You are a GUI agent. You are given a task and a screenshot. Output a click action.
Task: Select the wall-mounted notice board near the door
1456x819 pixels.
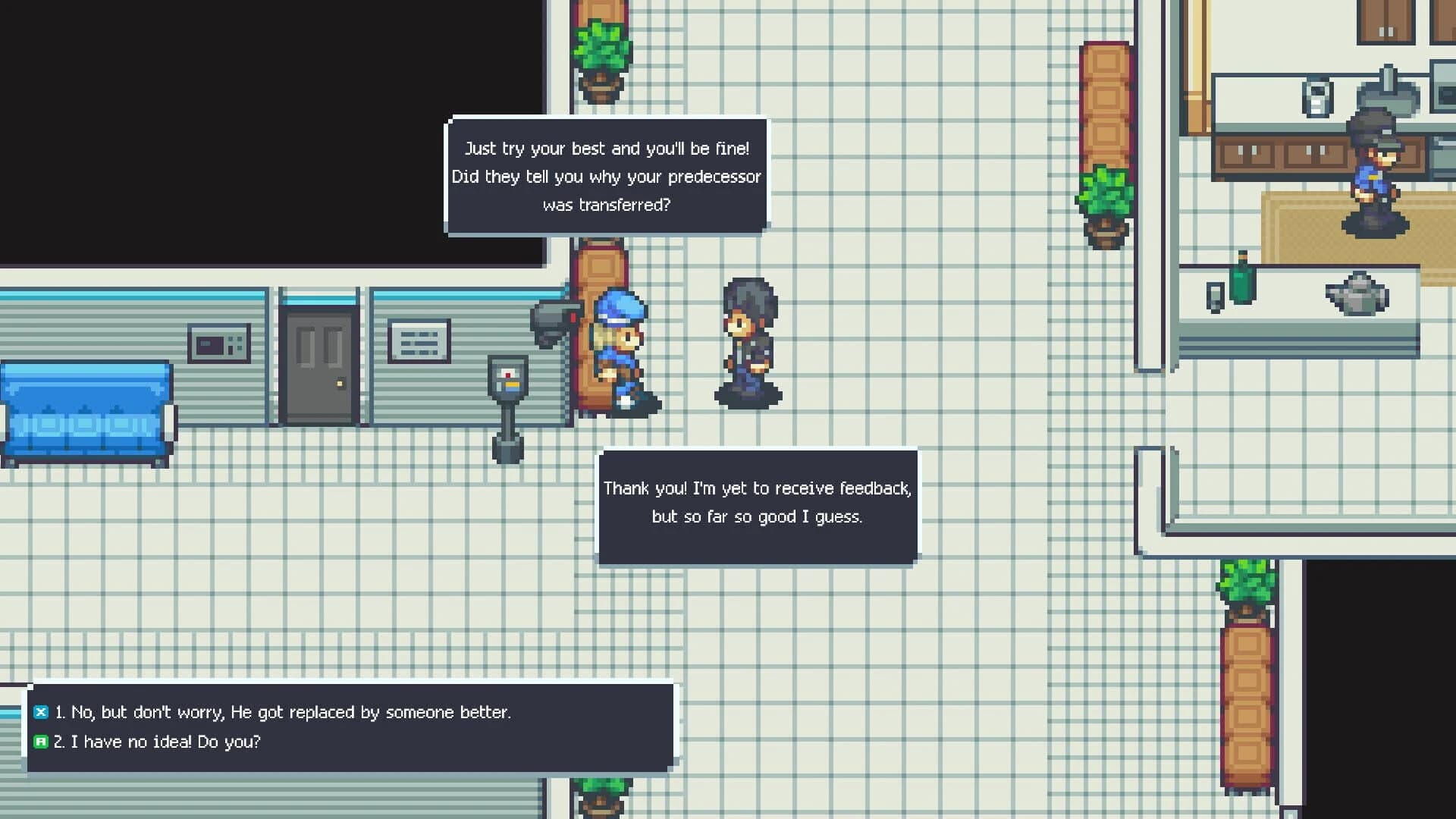(x=418, y=339)
